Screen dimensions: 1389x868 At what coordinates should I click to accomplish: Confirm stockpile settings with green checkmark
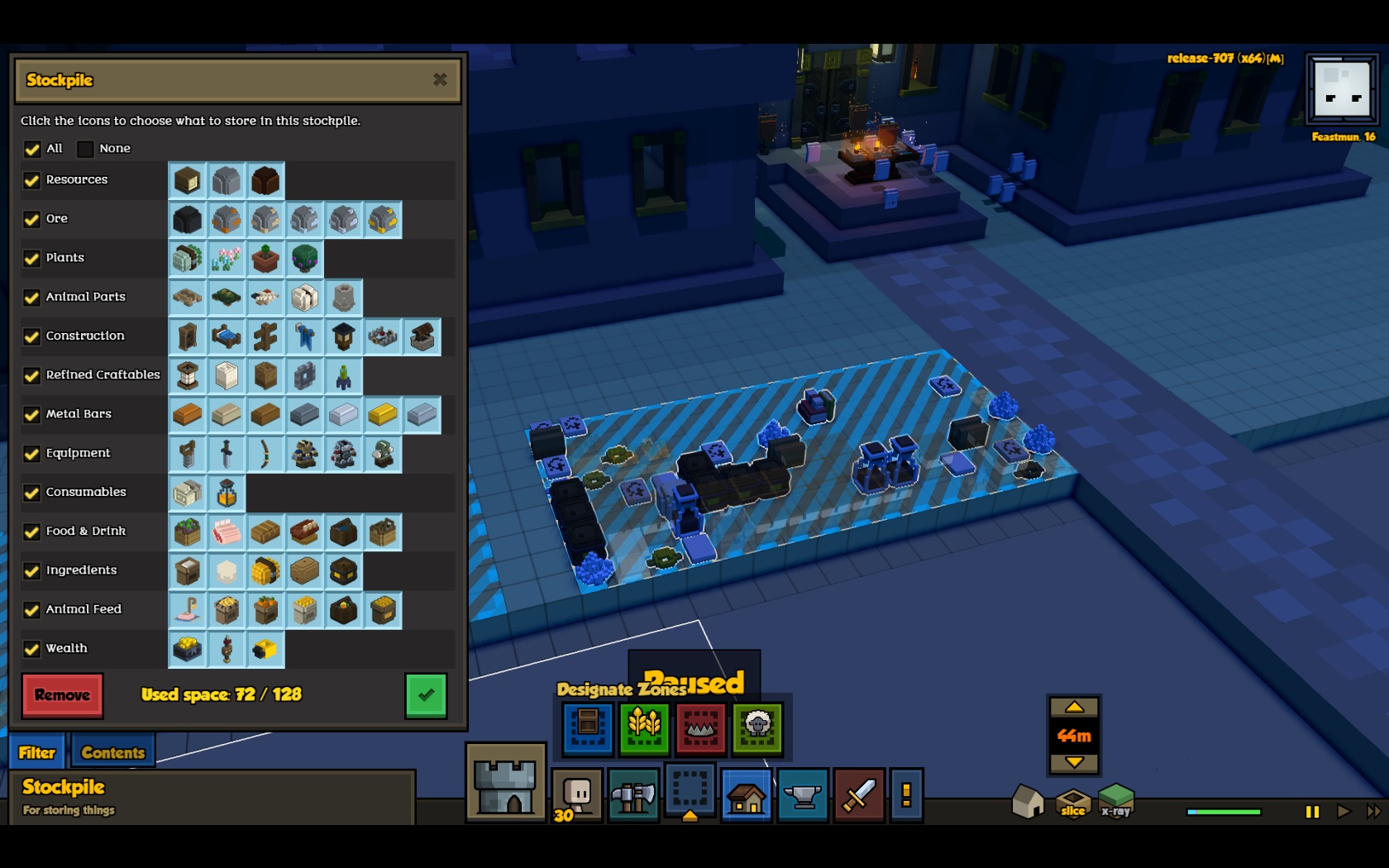coord(426,695)
